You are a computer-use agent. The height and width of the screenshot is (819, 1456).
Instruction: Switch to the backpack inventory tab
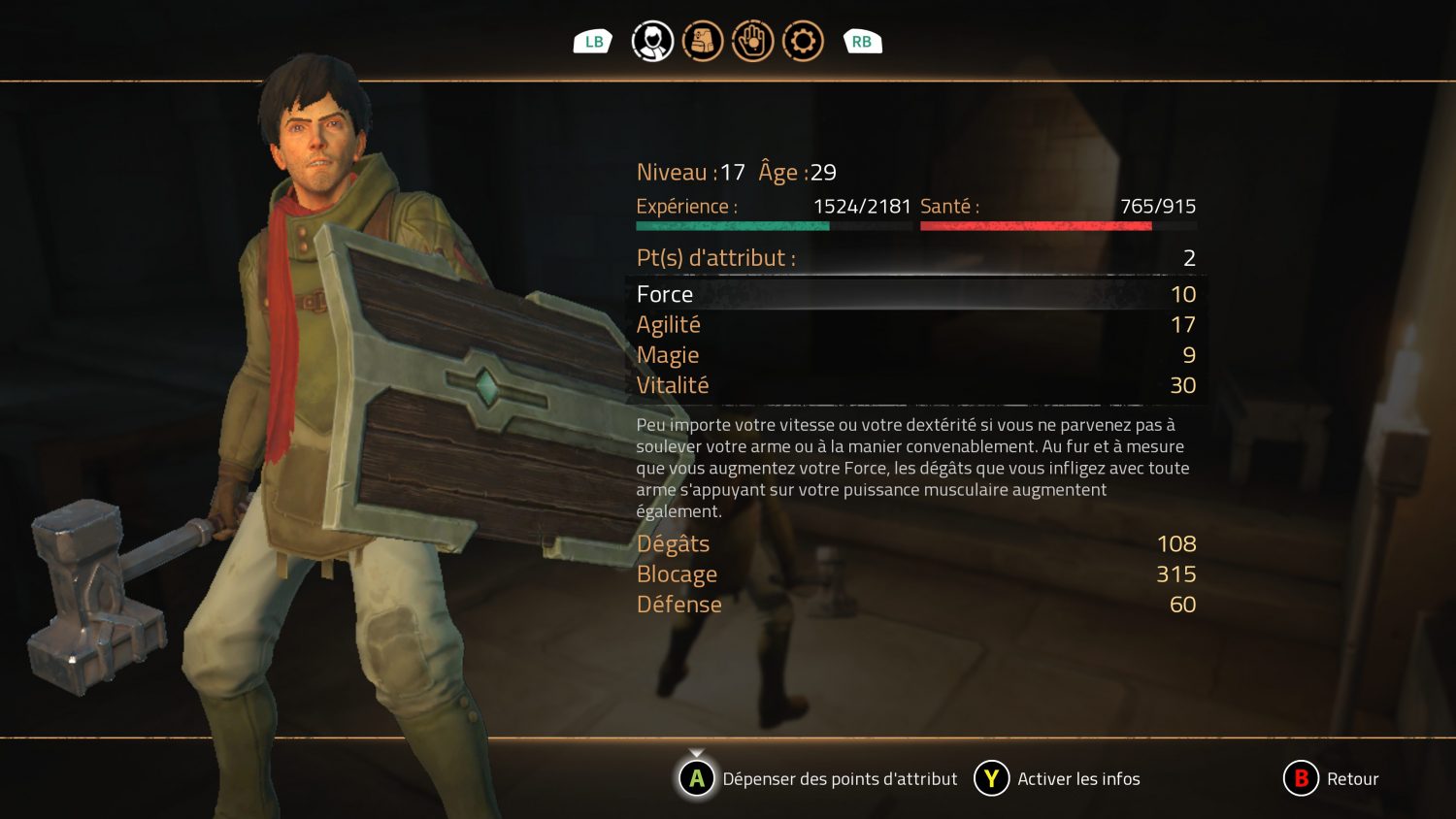(x=703, y=42)
